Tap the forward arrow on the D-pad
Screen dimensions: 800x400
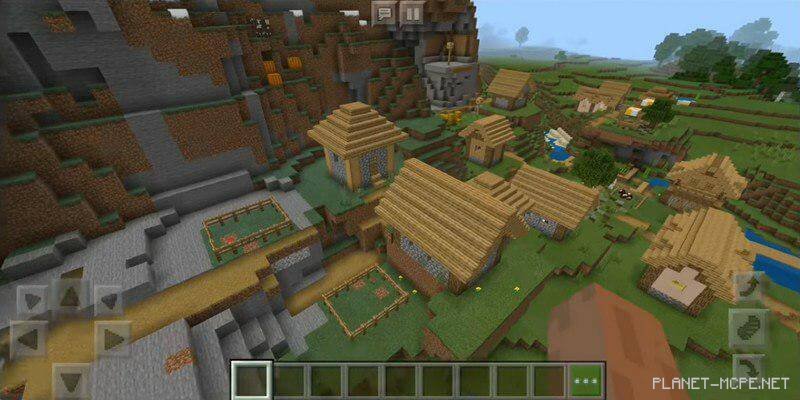point(69,297)
